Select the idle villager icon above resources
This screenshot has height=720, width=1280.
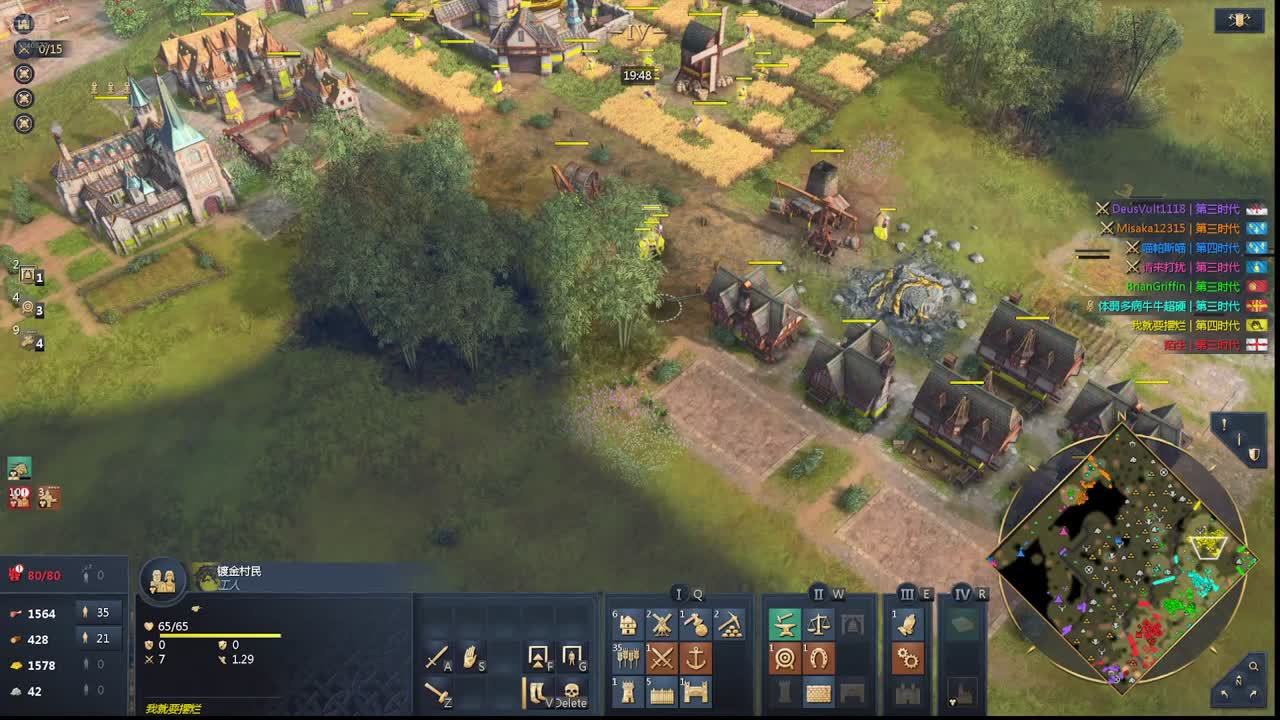[x=19, y=467]
